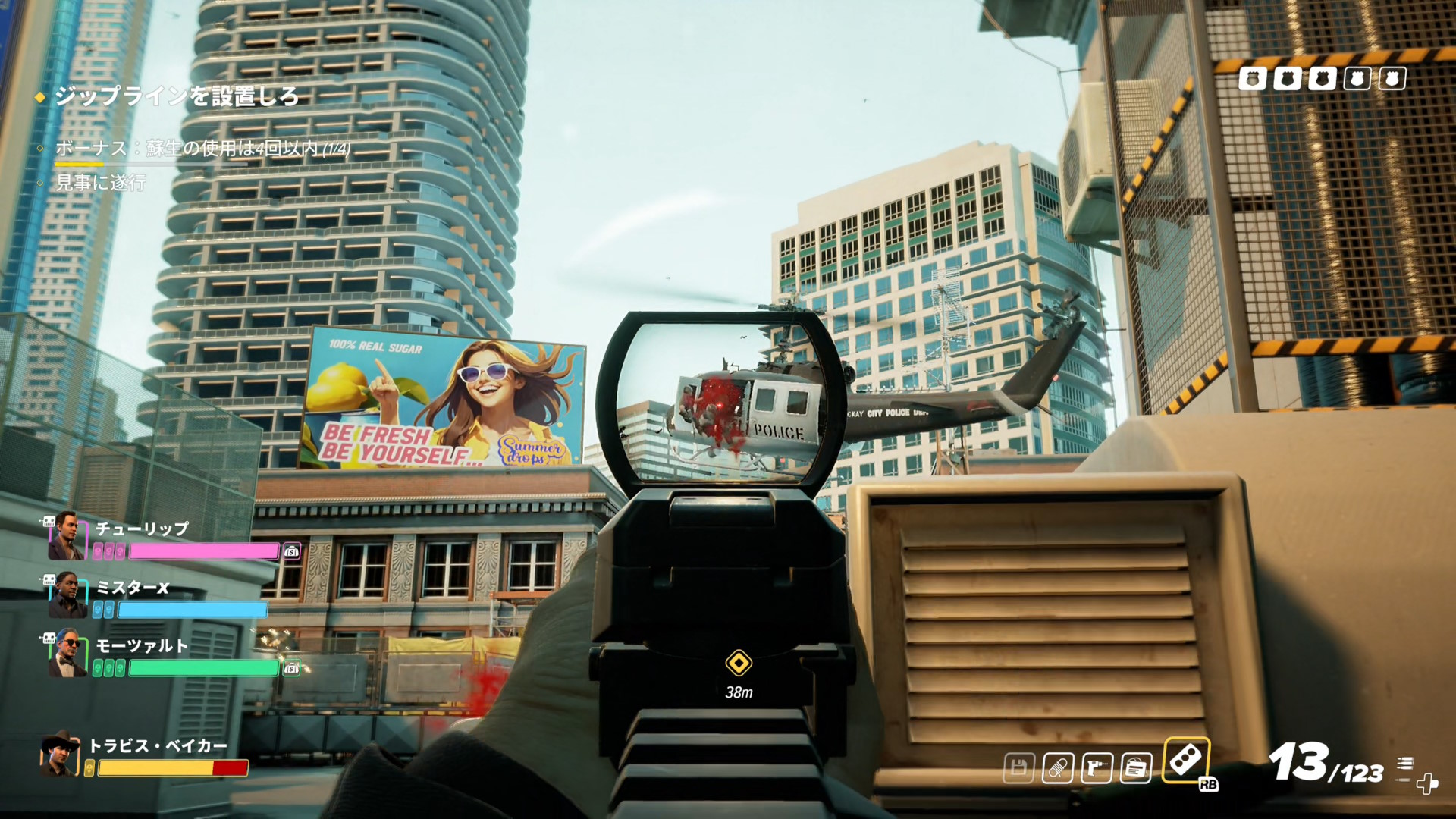Pick the ID keycard item slot
This screenshot has width=1456, height=819.
click(x=1136, y=768)
